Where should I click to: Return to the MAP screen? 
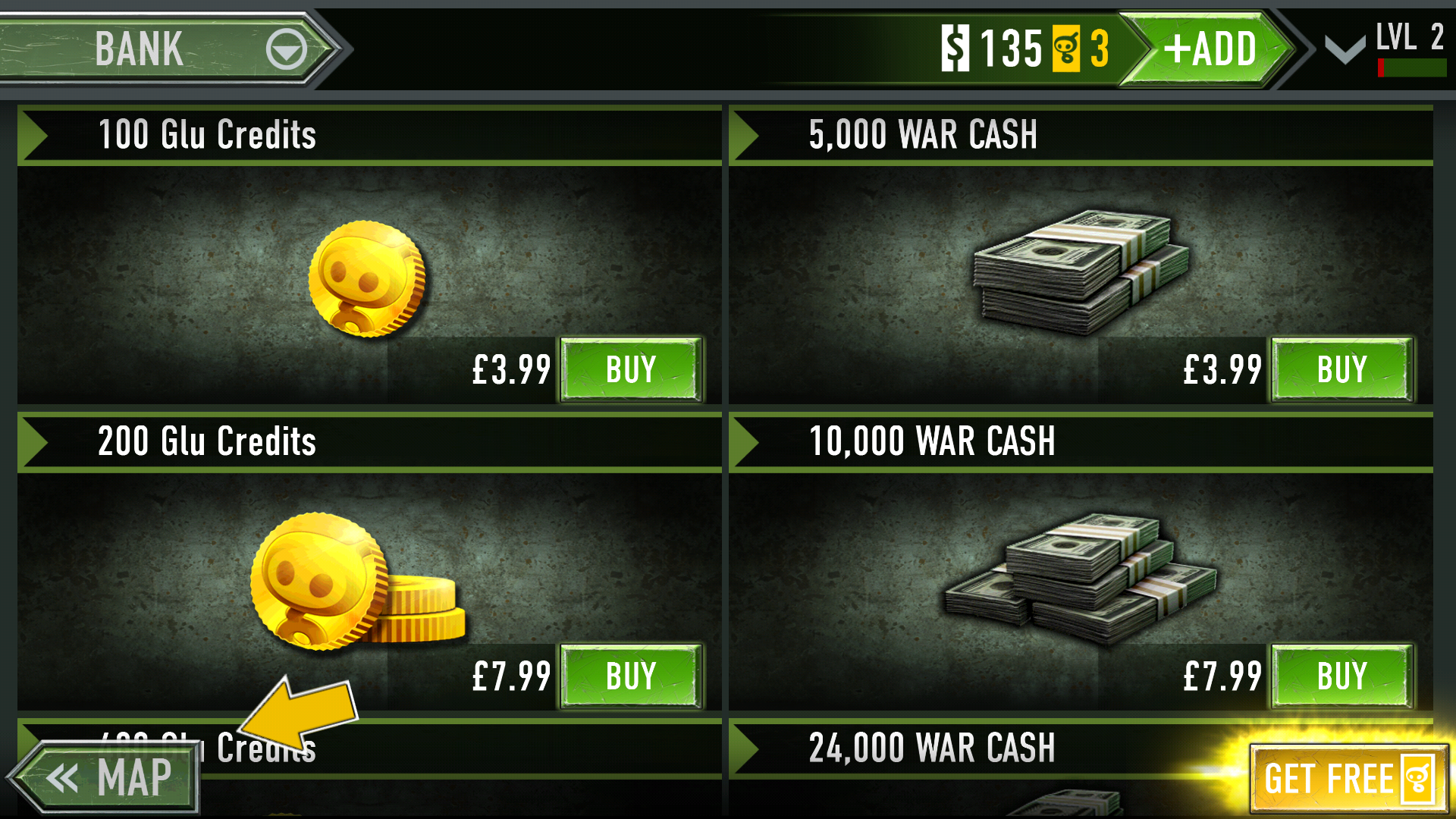tap(108, 778)
